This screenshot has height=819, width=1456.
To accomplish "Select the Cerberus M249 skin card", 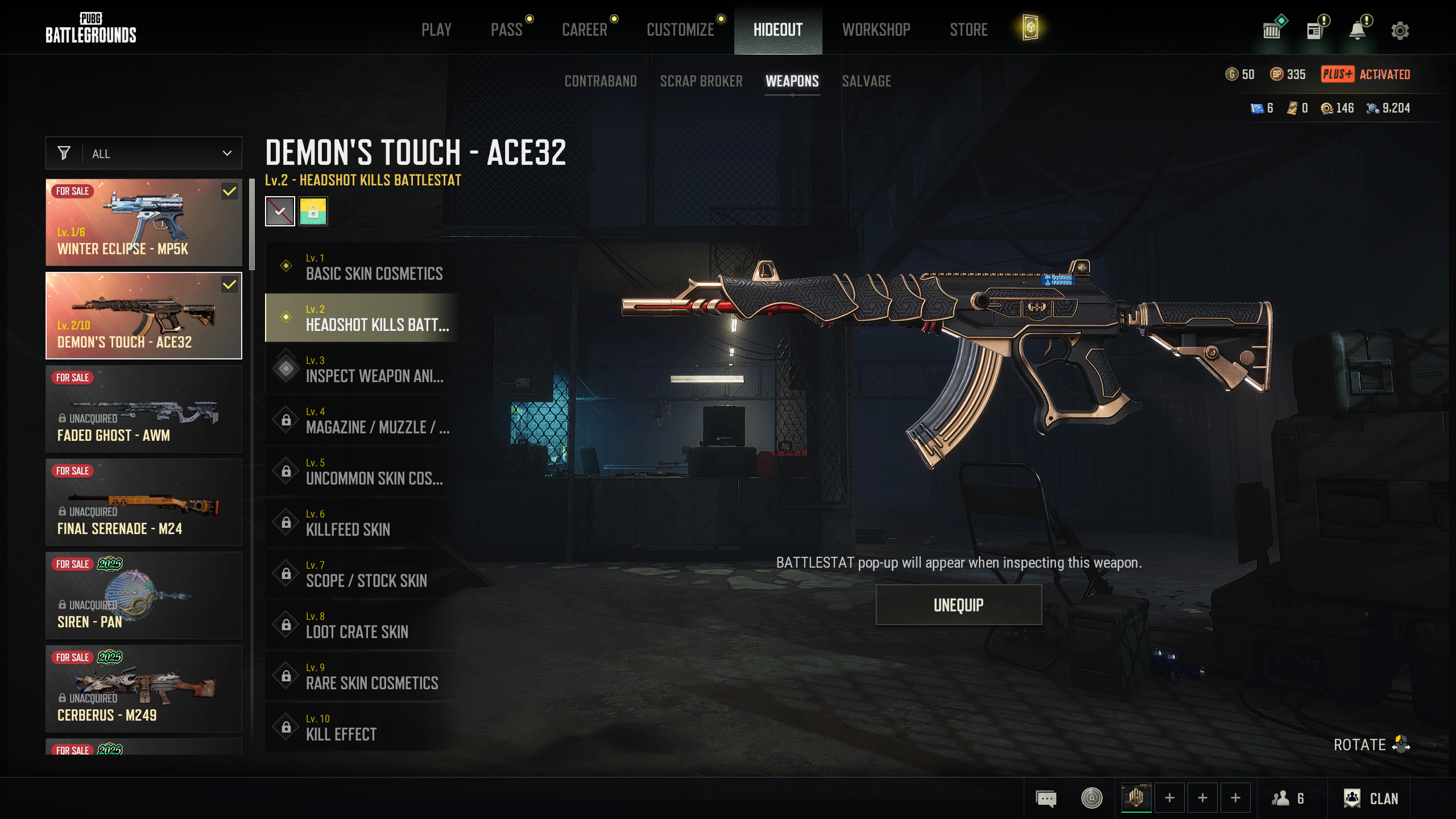I will pyautogui.click(x=144, y=689).
